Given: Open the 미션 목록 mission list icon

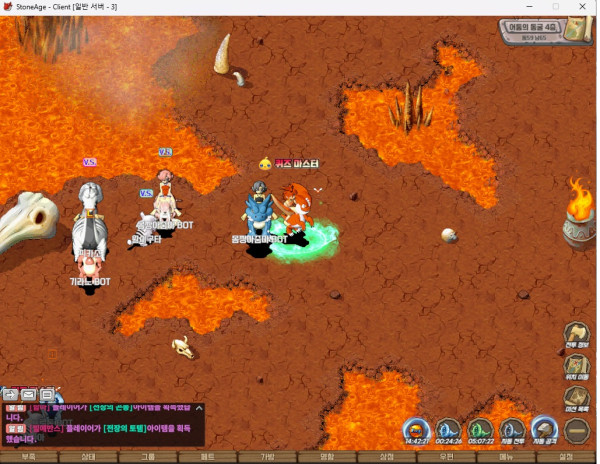Looking at the screenshot, I should [576, 399].
